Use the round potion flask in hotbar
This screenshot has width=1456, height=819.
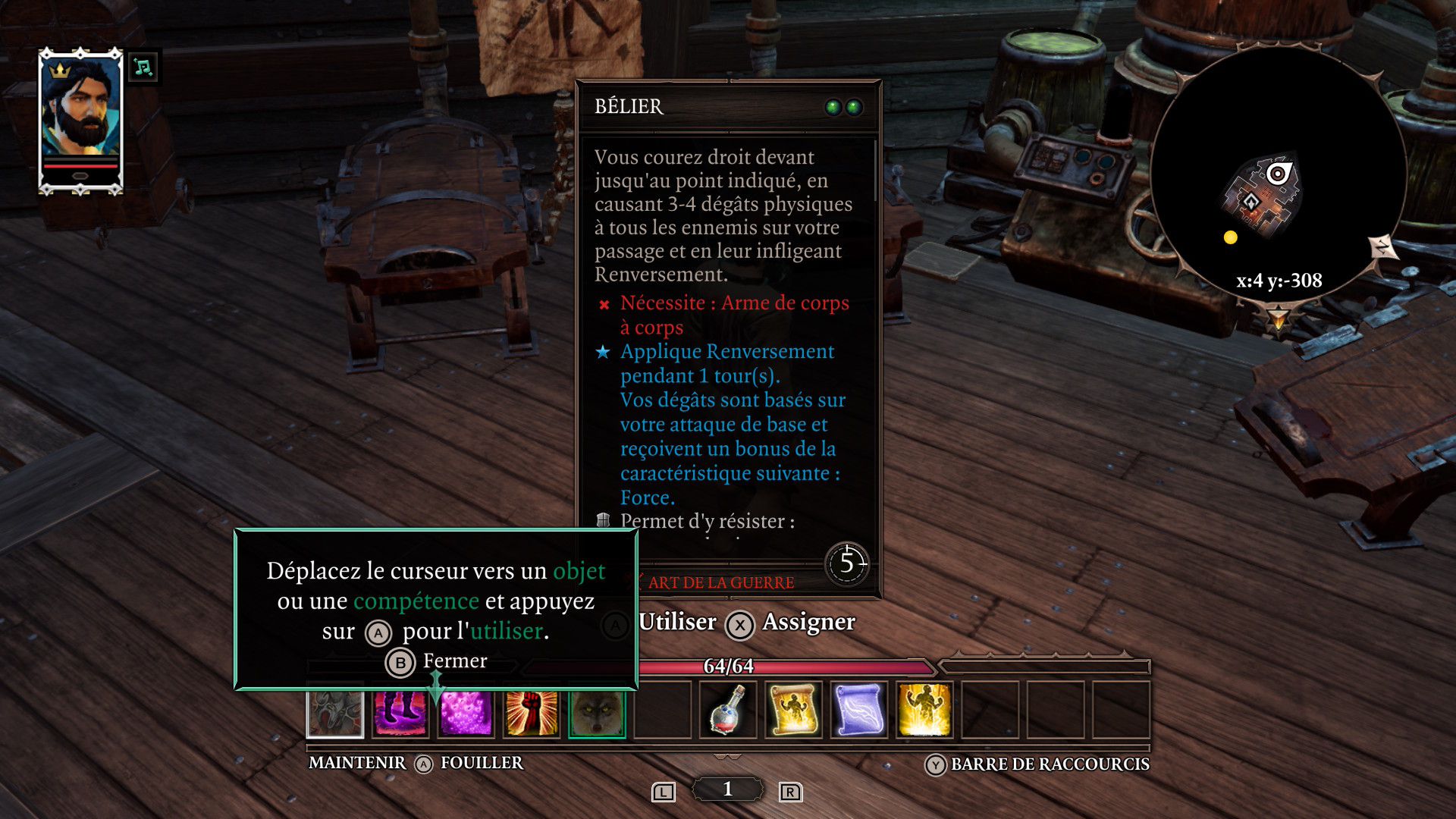728,711
